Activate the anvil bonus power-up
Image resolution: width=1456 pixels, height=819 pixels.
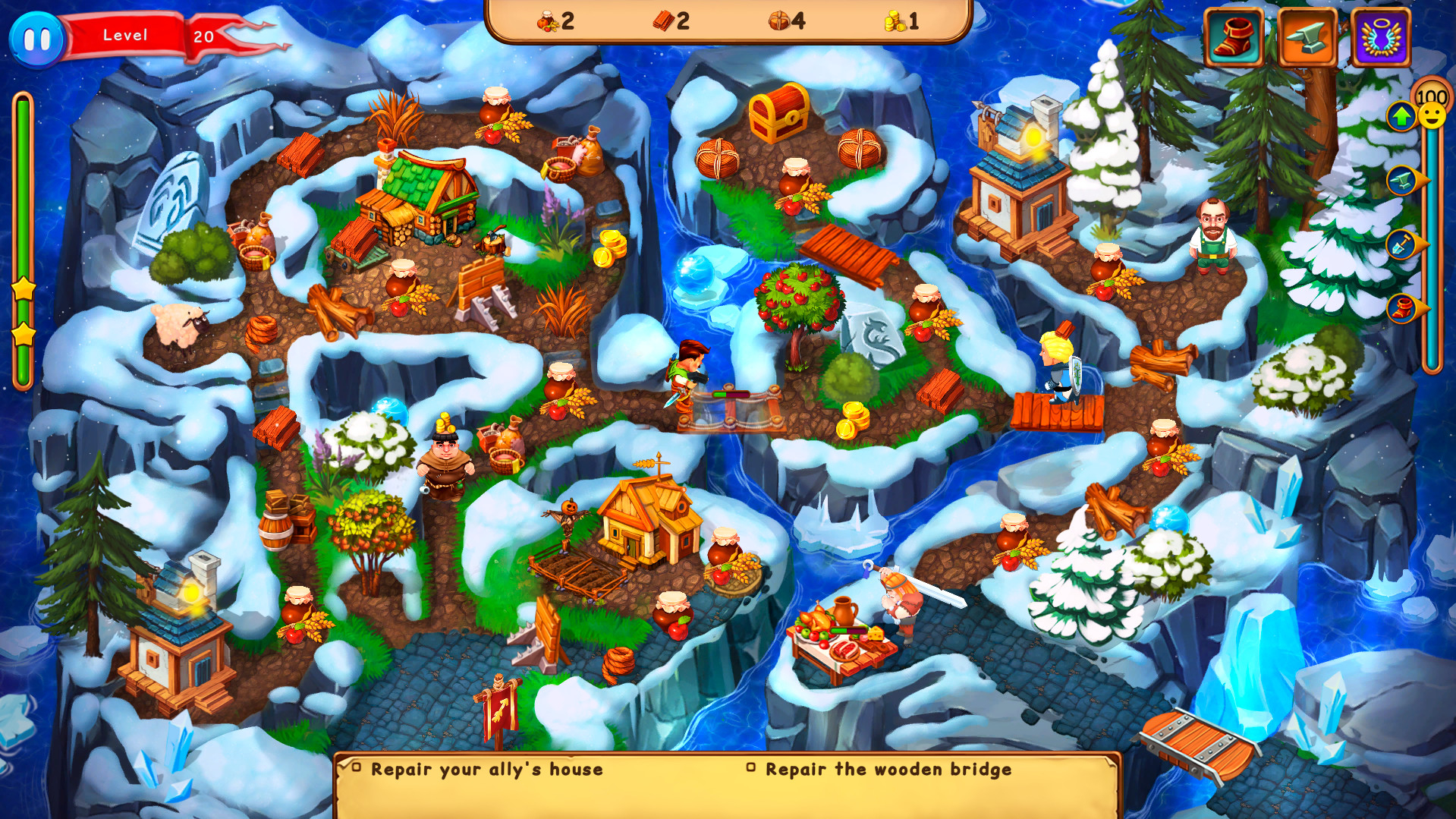[x=1307, y=36]
